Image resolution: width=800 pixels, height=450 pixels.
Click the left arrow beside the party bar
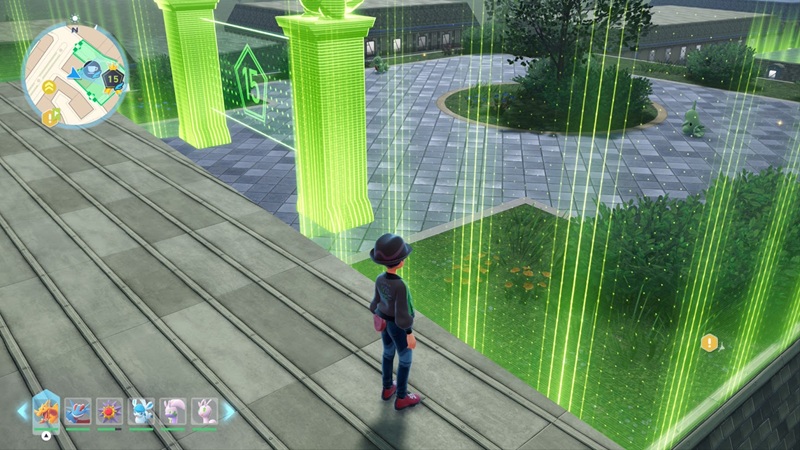(x=21, y=411)
